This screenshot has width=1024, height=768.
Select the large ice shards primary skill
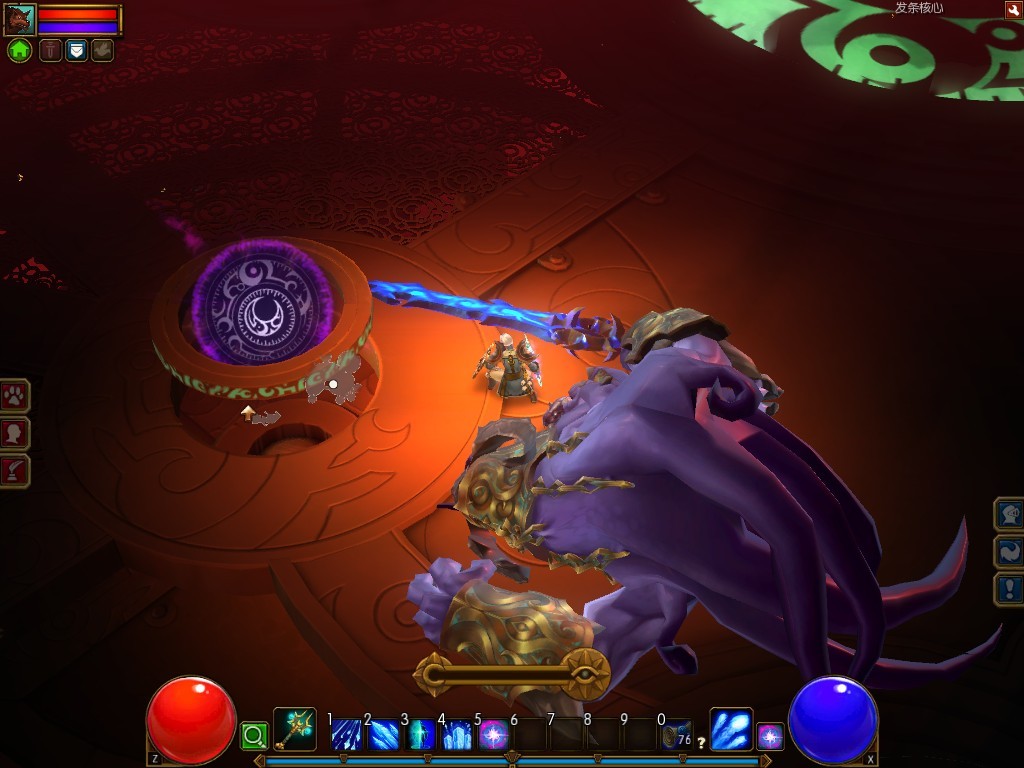point(731,729)
